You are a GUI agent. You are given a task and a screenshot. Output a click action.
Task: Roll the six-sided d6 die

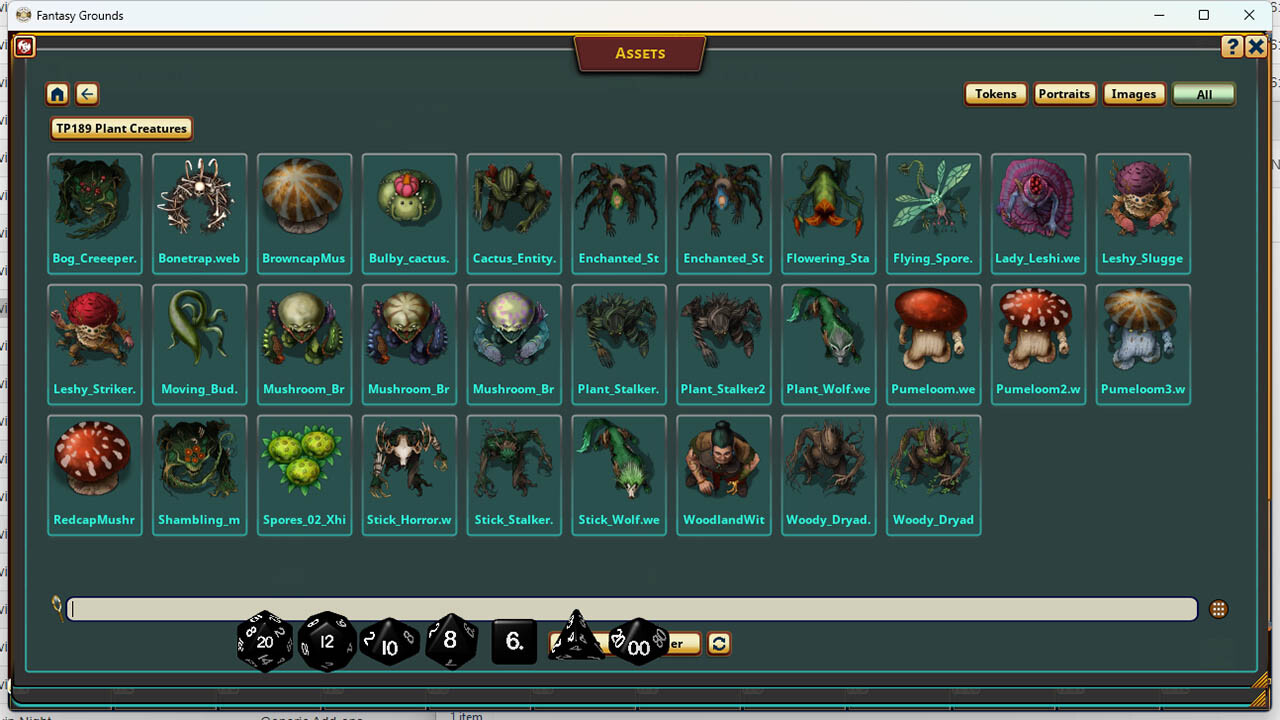click(513, 642)
